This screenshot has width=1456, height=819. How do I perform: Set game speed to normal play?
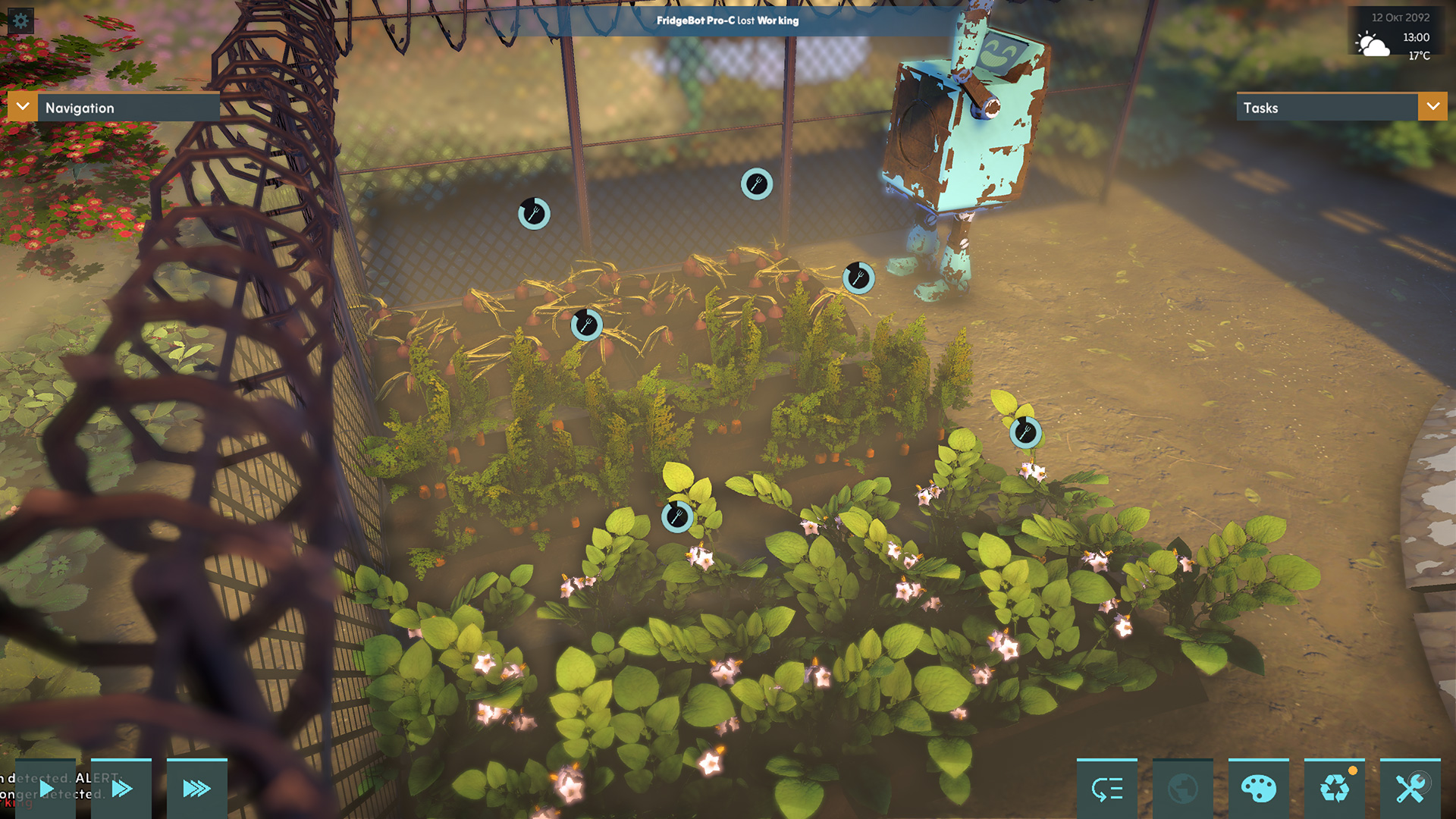coord(45,789)
